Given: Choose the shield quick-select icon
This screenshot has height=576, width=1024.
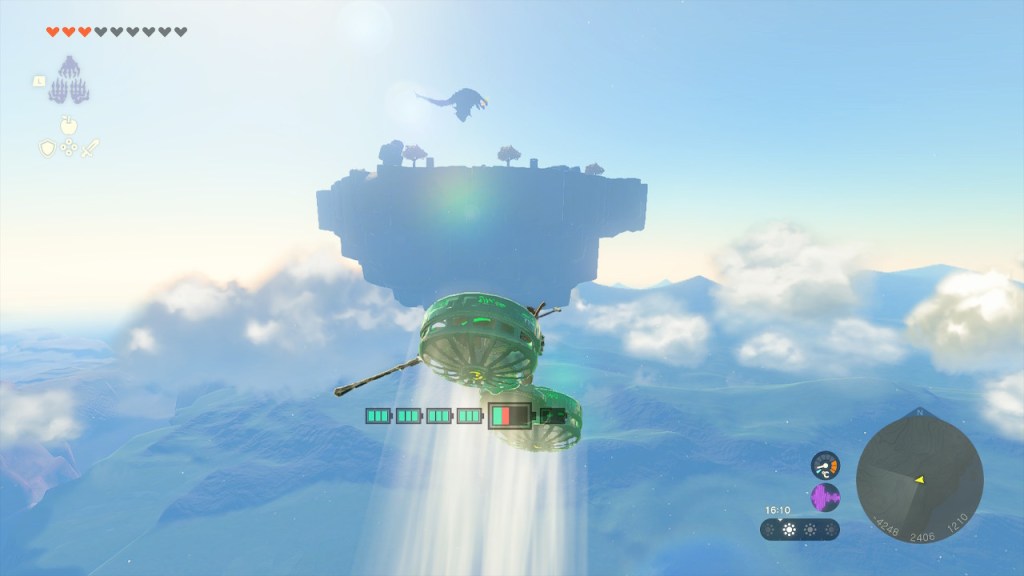Looking at the screenshot, I should point(47,148).
